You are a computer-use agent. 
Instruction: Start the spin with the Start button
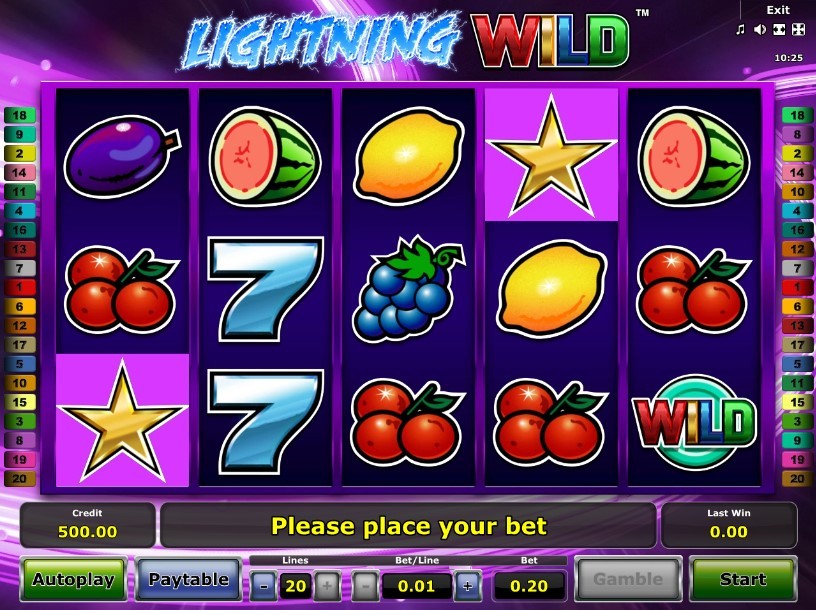coord(742,579)
